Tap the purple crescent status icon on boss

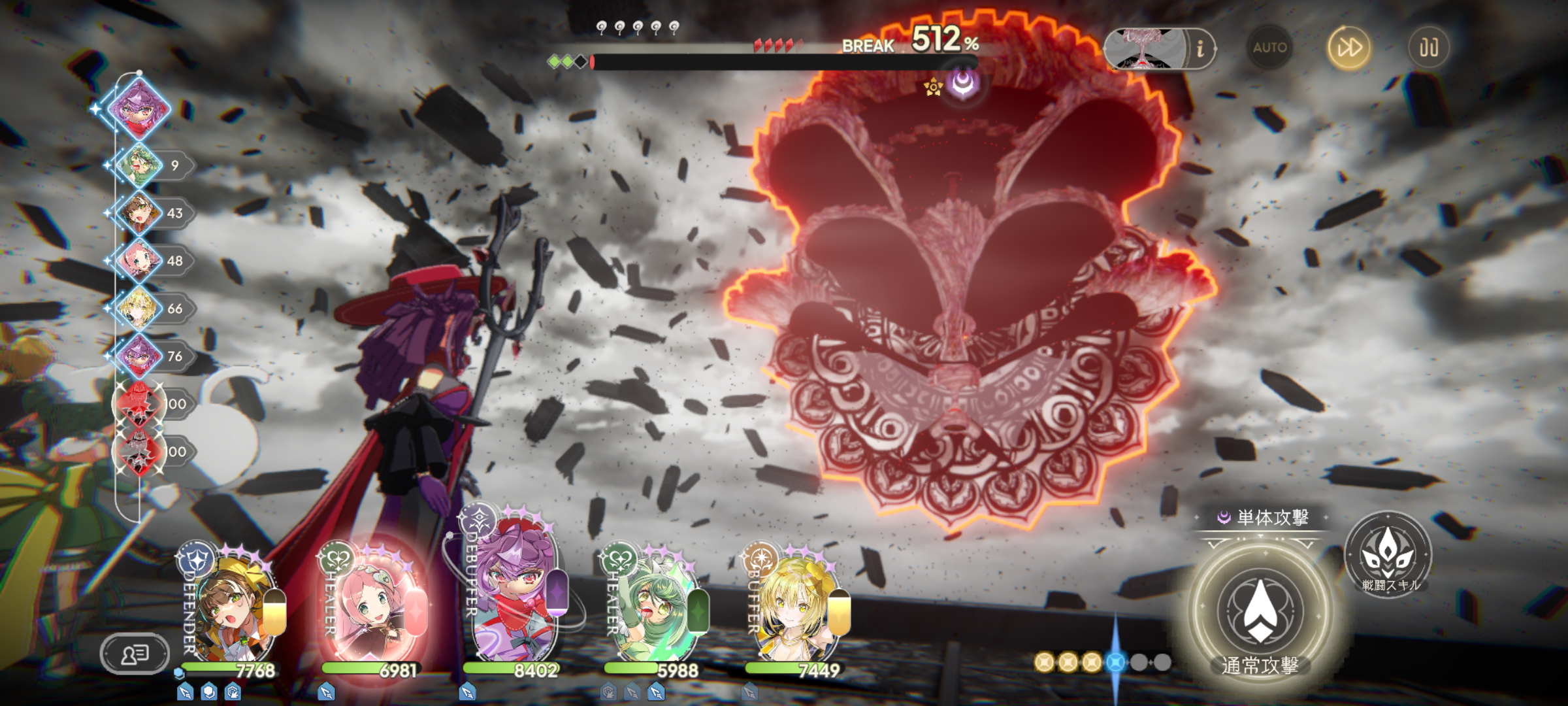pyautogui.click(x=963, y=83)
